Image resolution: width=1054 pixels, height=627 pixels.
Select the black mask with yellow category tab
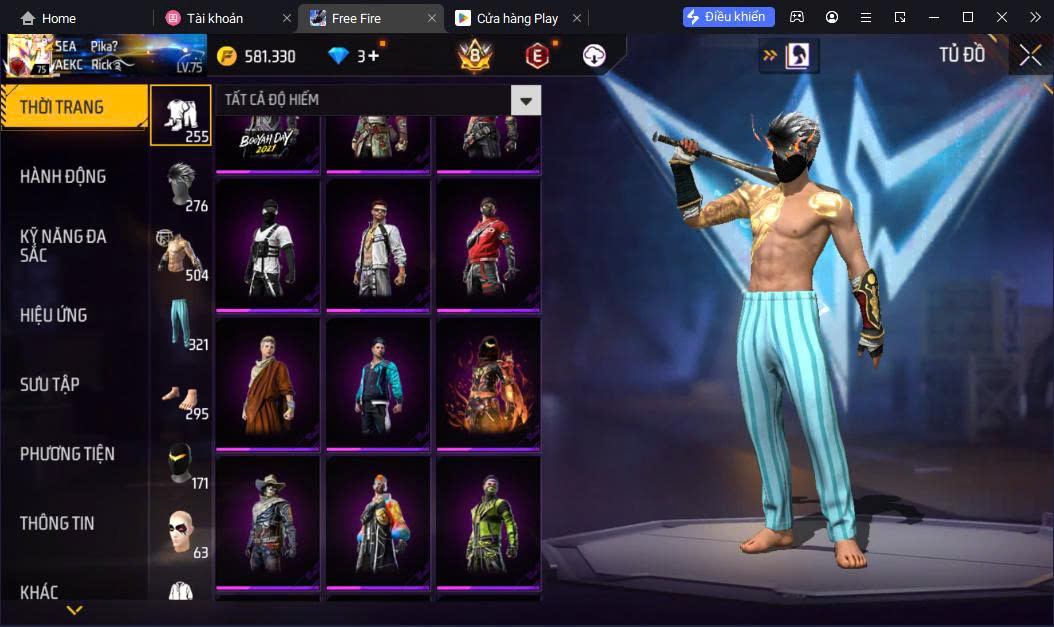click(181, 462)
